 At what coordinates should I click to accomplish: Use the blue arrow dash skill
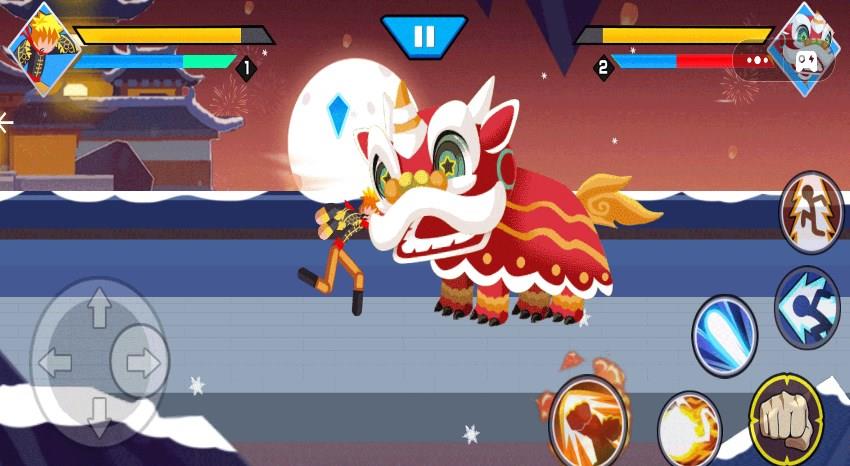(x=808, y=307)
